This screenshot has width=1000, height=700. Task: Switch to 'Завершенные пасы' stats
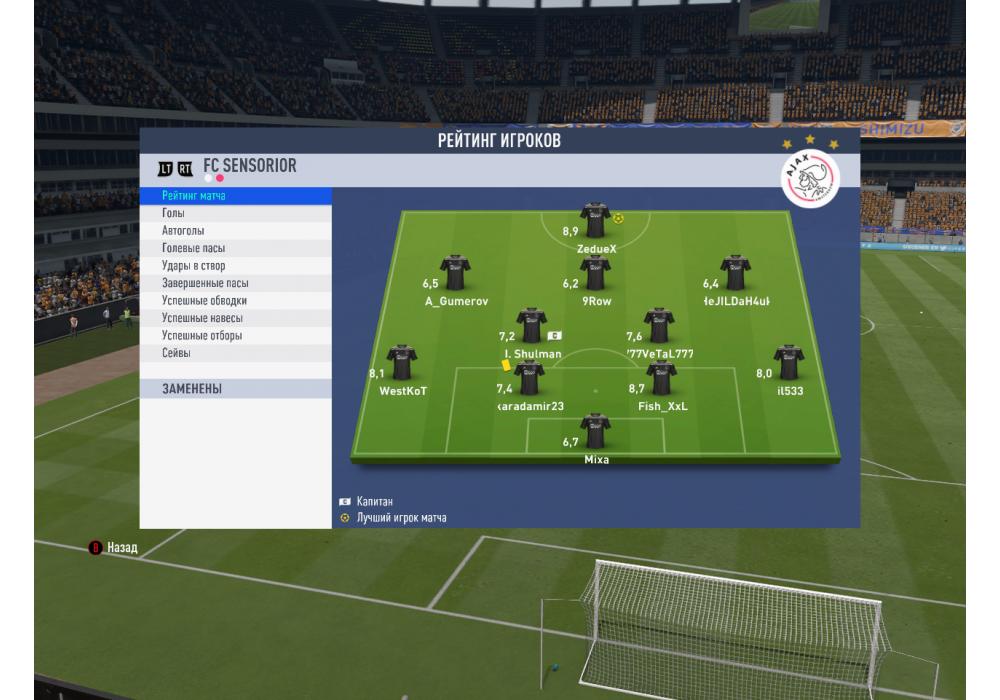[x=235, y=283]
